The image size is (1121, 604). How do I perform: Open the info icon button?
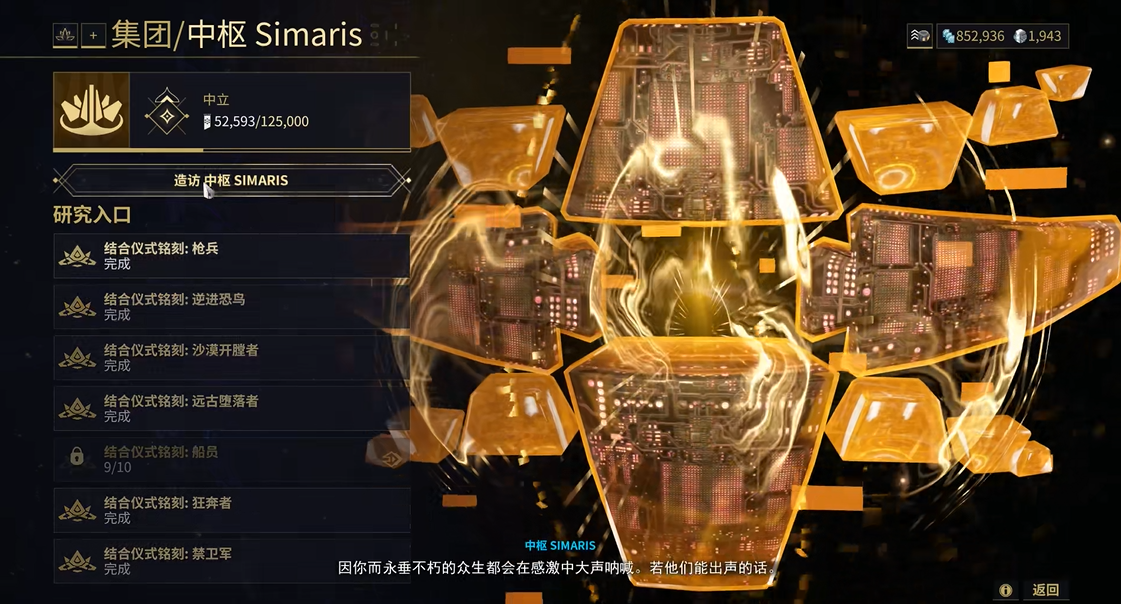click(x=1005, y=590)
